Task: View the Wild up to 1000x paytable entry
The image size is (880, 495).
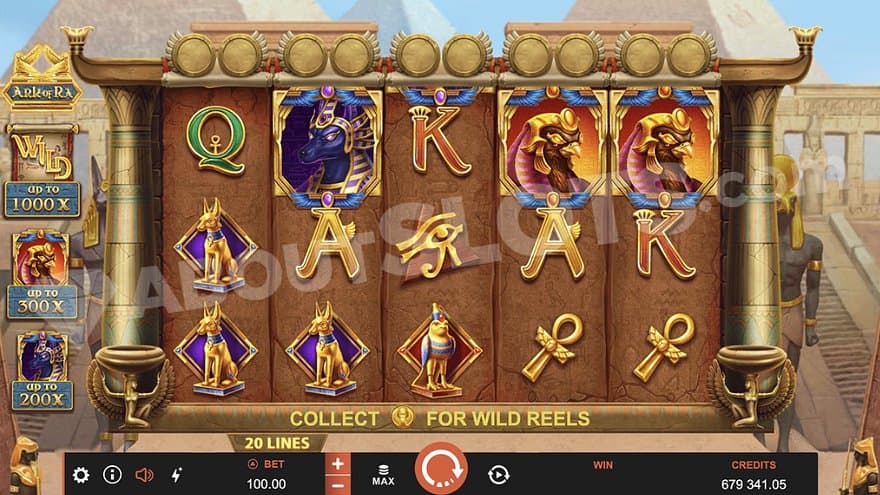Action: pos(42,172)
